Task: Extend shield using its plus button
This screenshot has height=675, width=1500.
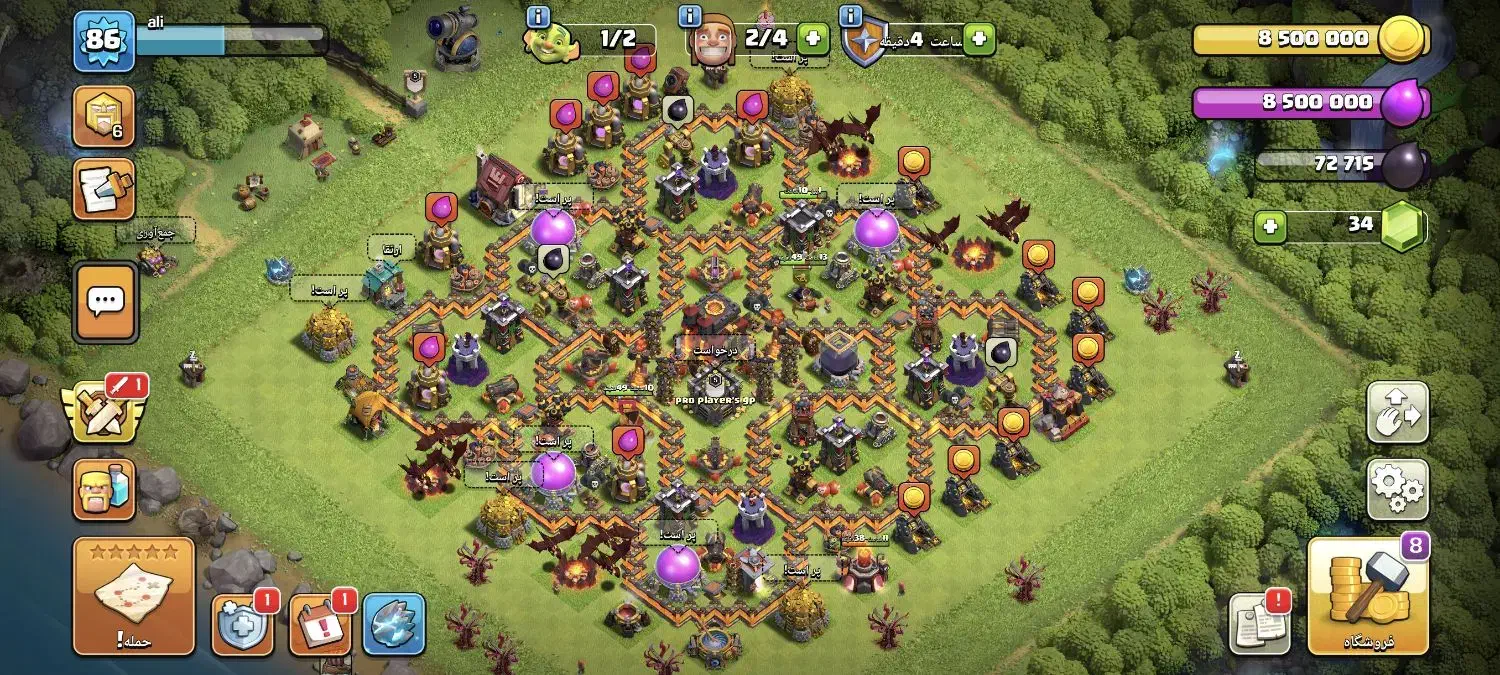Action: pyautogui.click(x=979, y=40)
